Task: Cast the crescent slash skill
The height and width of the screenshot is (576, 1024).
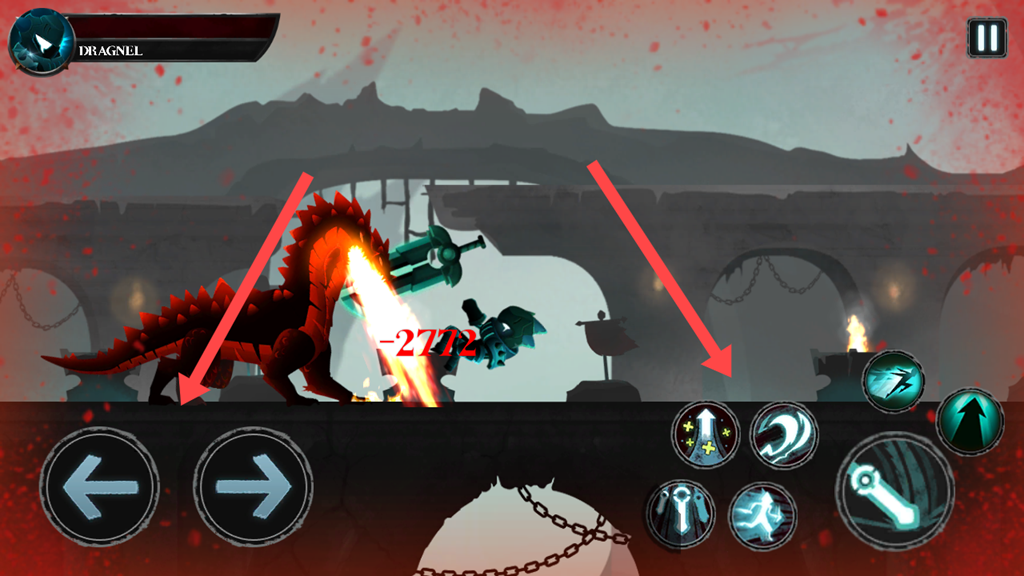Action: [783, 435]
